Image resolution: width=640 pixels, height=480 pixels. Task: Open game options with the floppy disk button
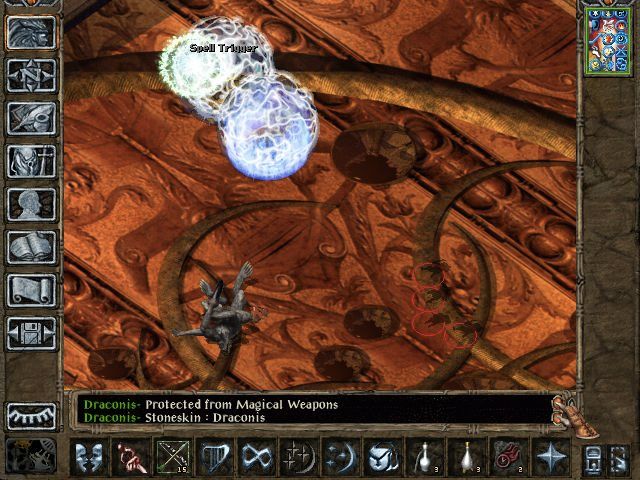[31, 332]
